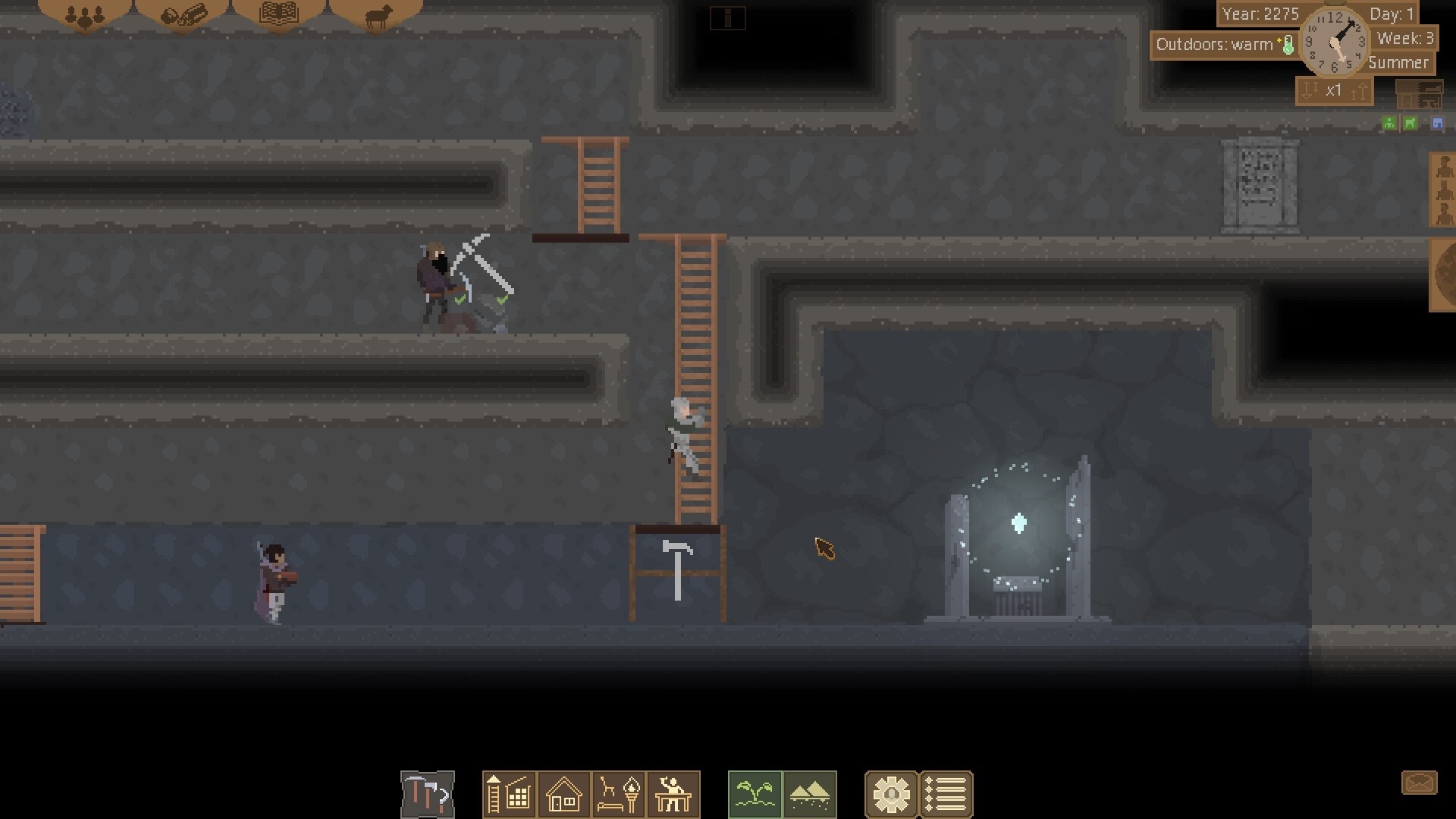Toggle animal visibility indicator
The height and width of the screenshot is (819, 1456).
click(1409, 123)
